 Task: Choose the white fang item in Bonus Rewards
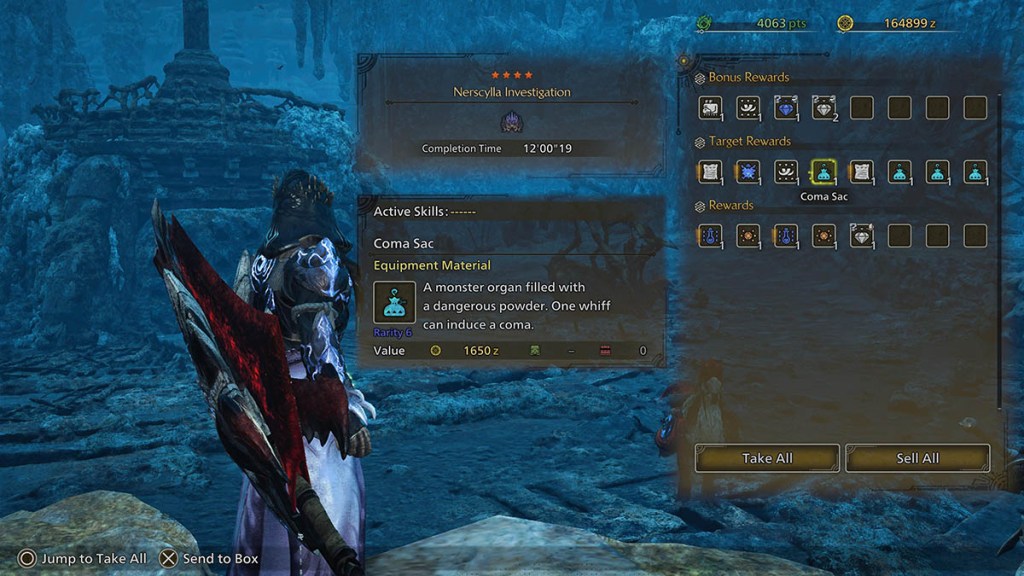pyautogui.click(x=747, y=107)
